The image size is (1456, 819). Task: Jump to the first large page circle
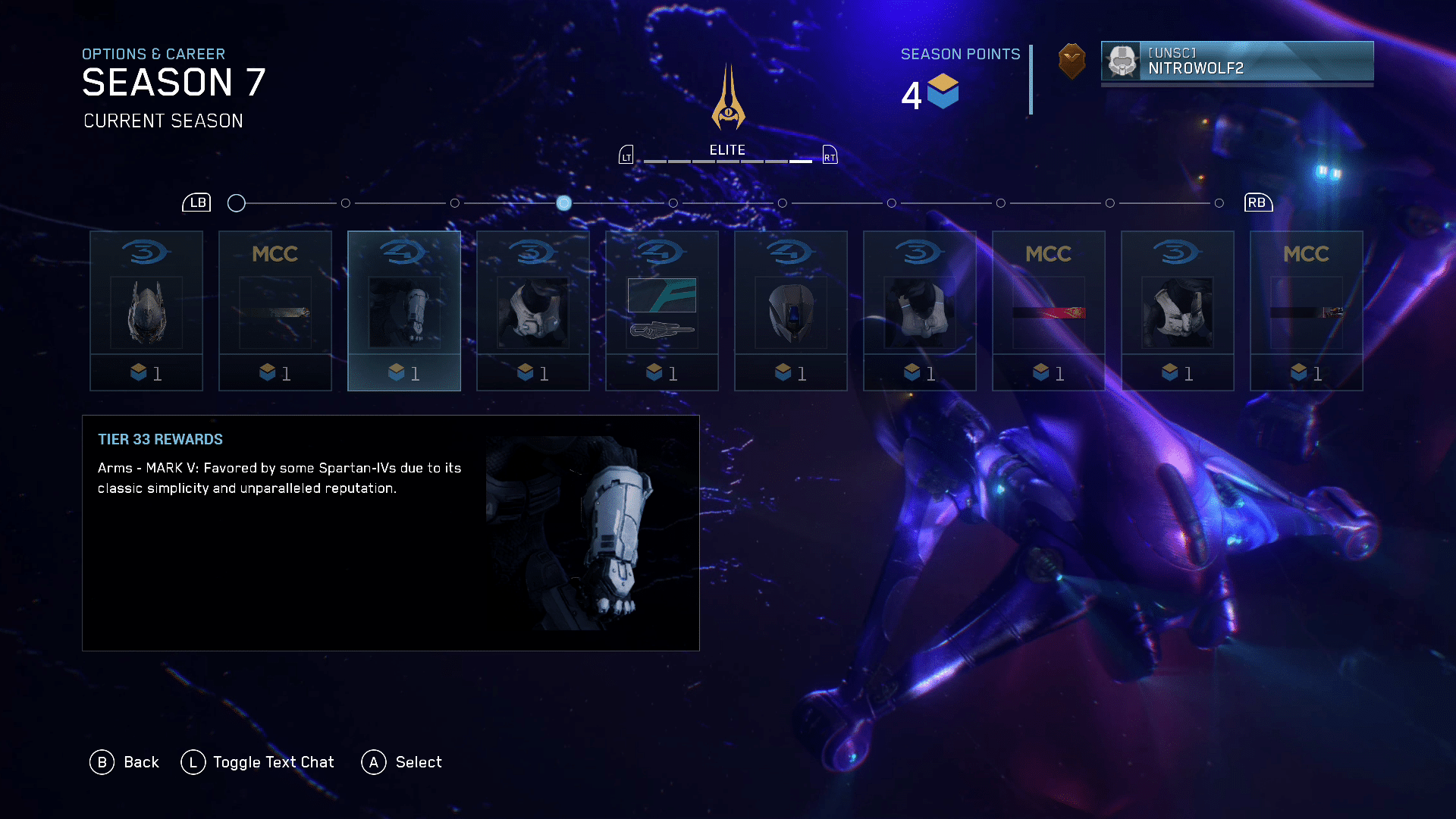[x=237, y=203]
